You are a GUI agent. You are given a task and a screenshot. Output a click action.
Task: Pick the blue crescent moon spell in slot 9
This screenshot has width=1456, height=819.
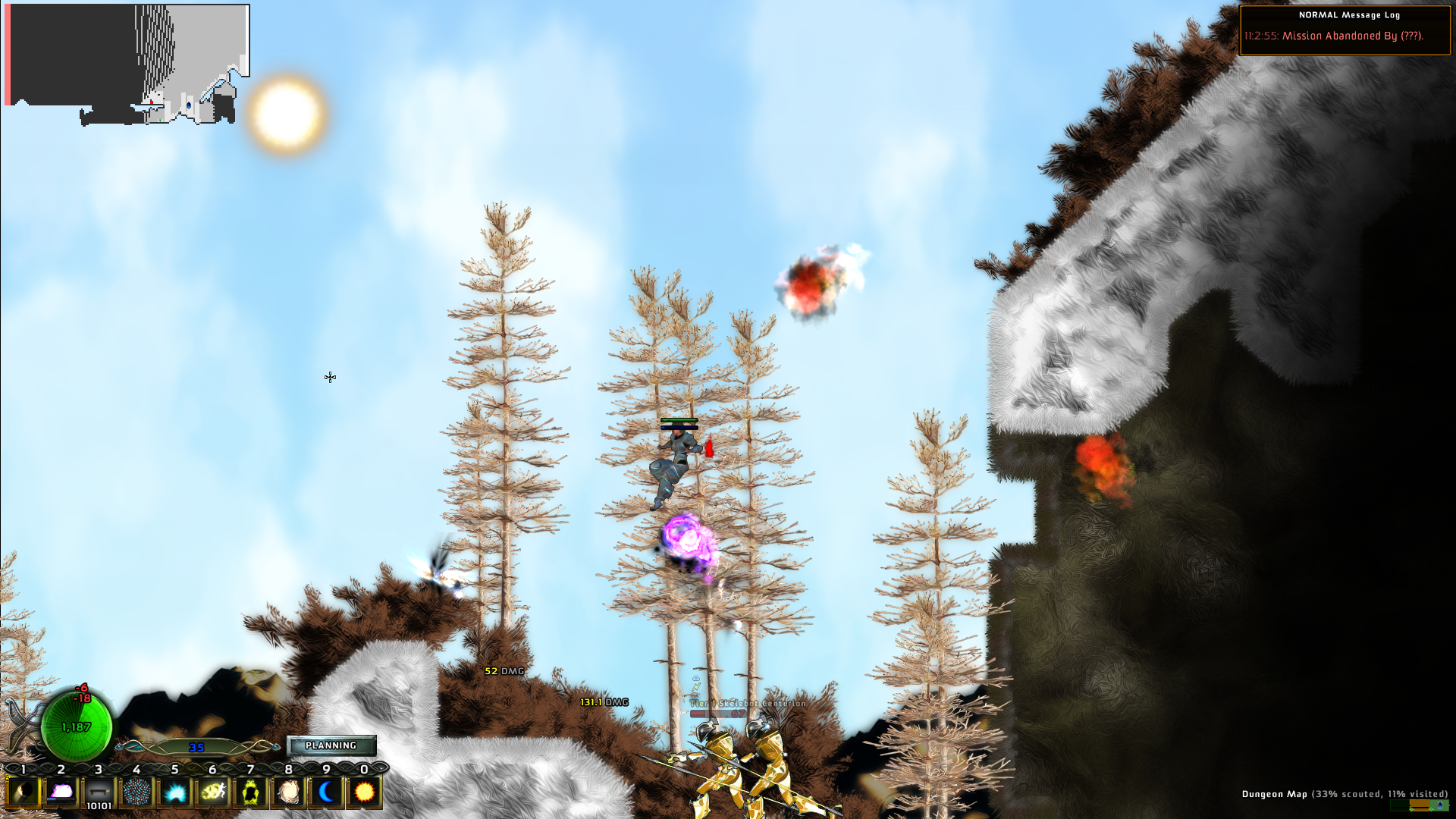pyautogui.click(x=326, y=792)
